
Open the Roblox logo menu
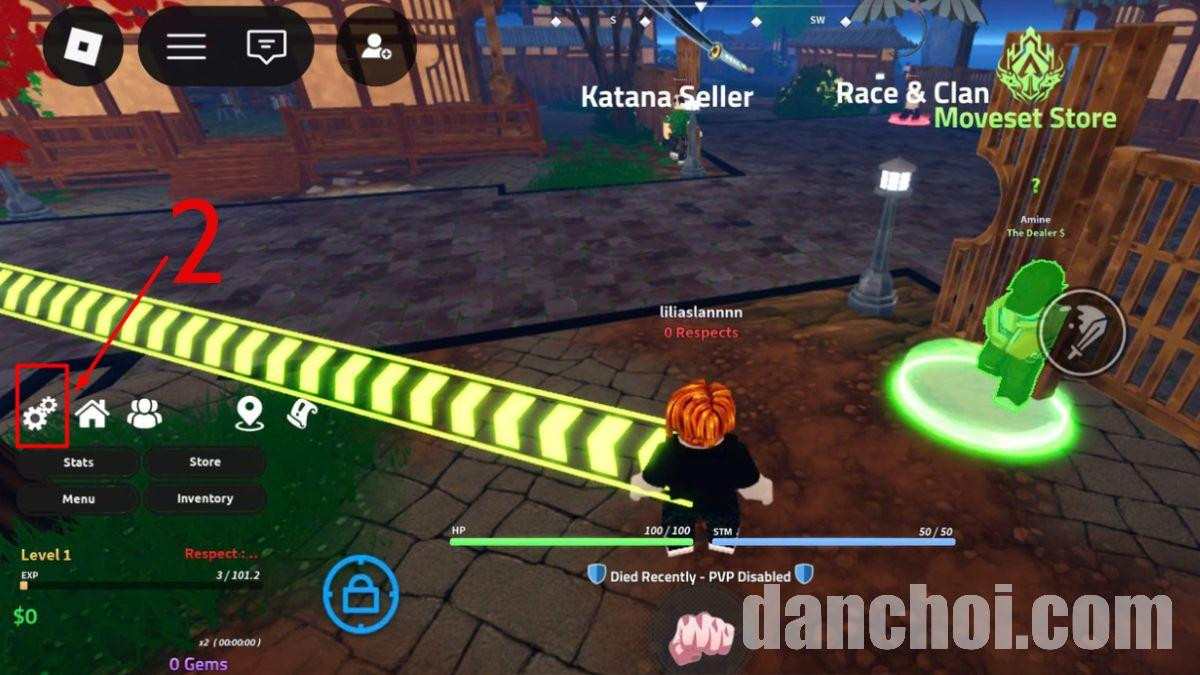[x=84, y=46]
